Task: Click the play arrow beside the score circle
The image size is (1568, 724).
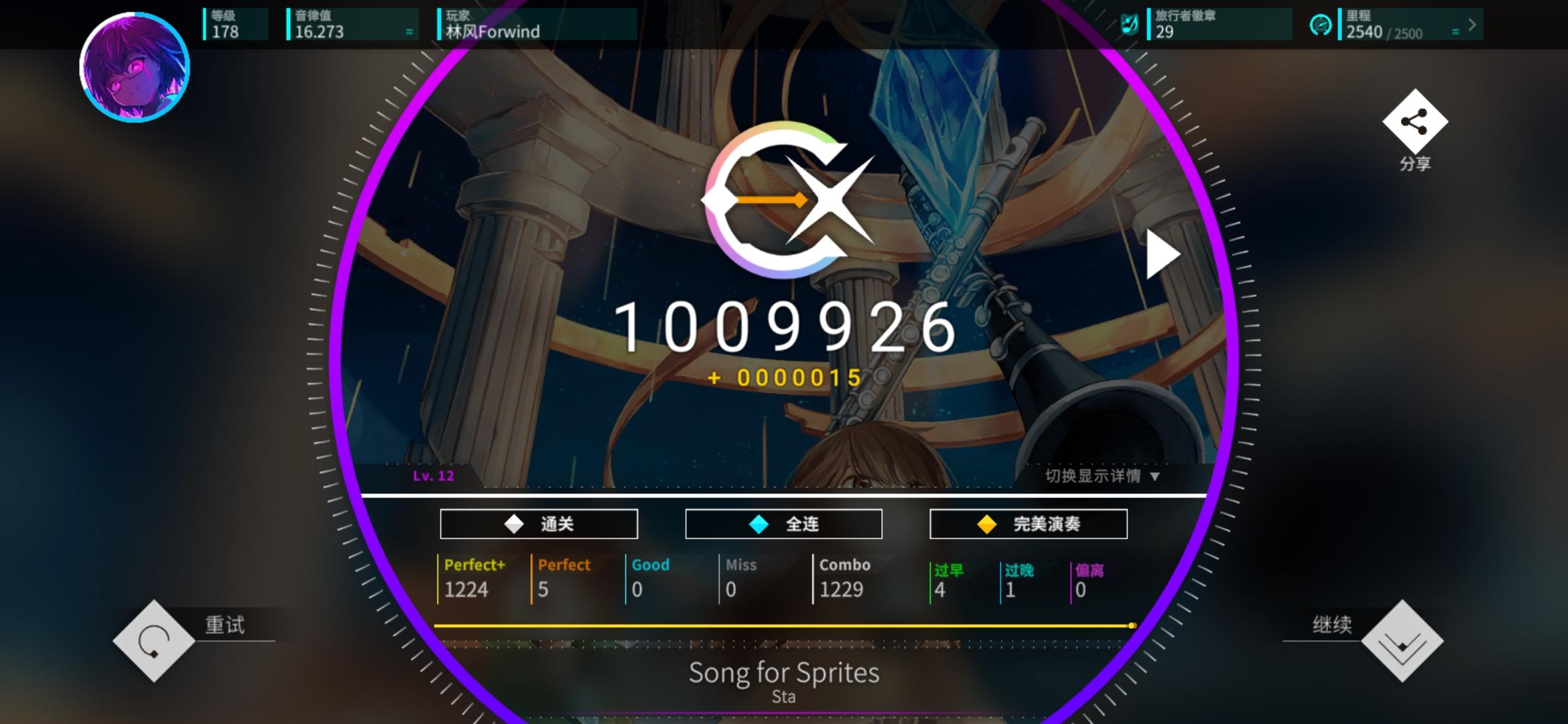Action: 1164,253
